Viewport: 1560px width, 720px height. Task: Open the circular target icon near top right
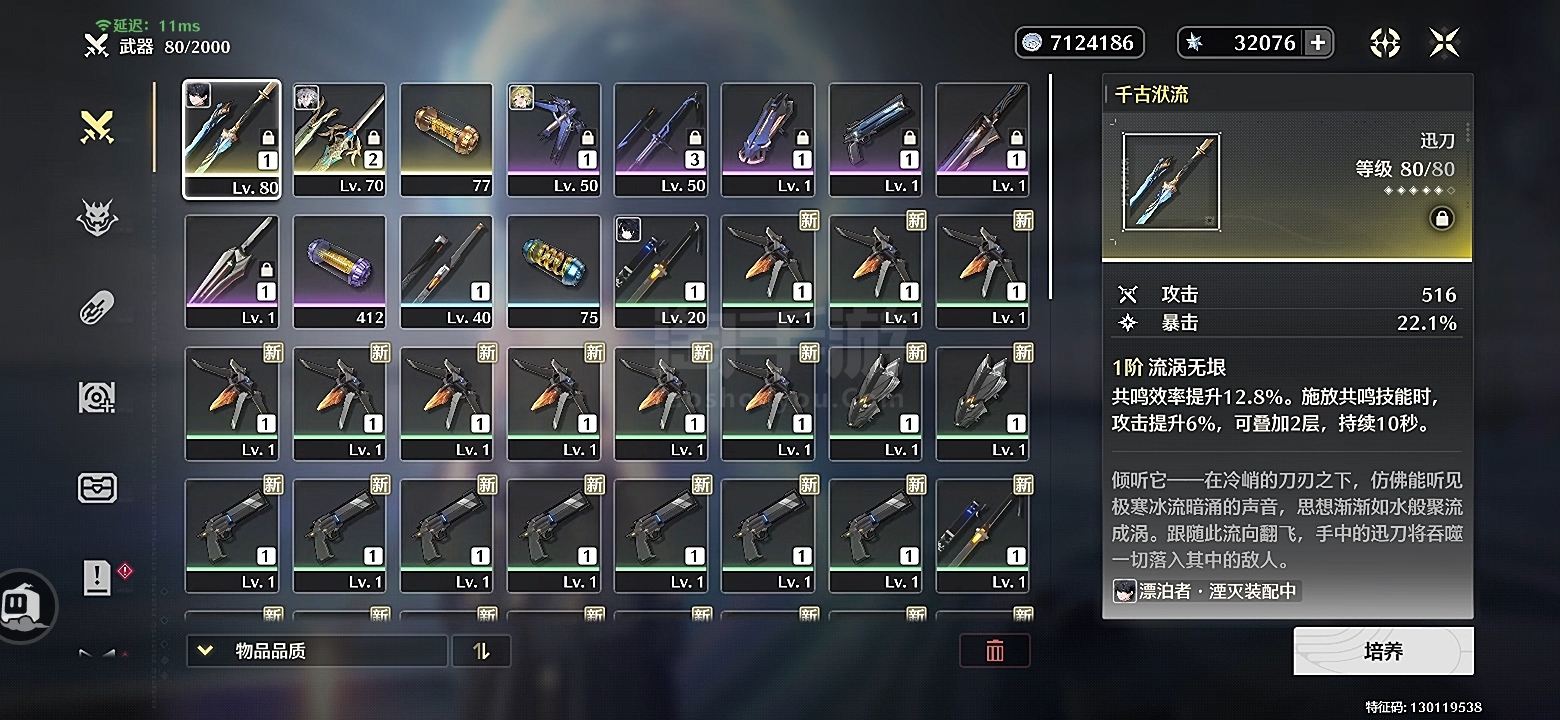[x=1384, y=42]
